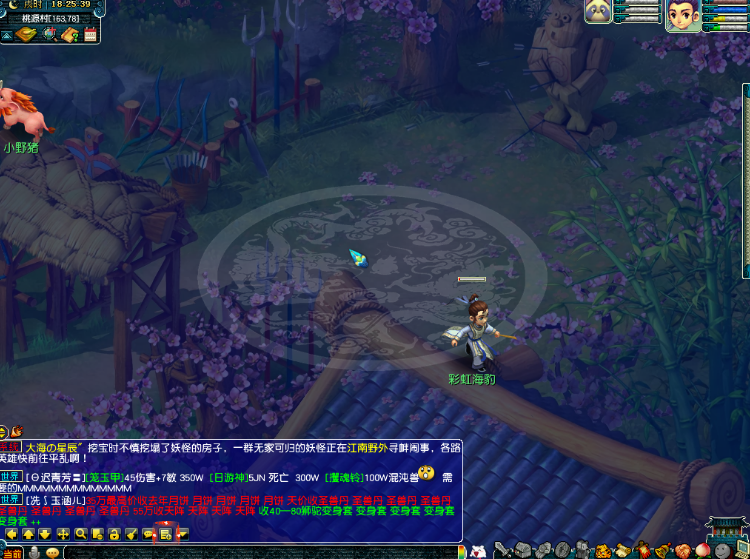The width and height of the screenshot is (750, 559).
Task: Open the player character portrait
Action: pos(682,14)
